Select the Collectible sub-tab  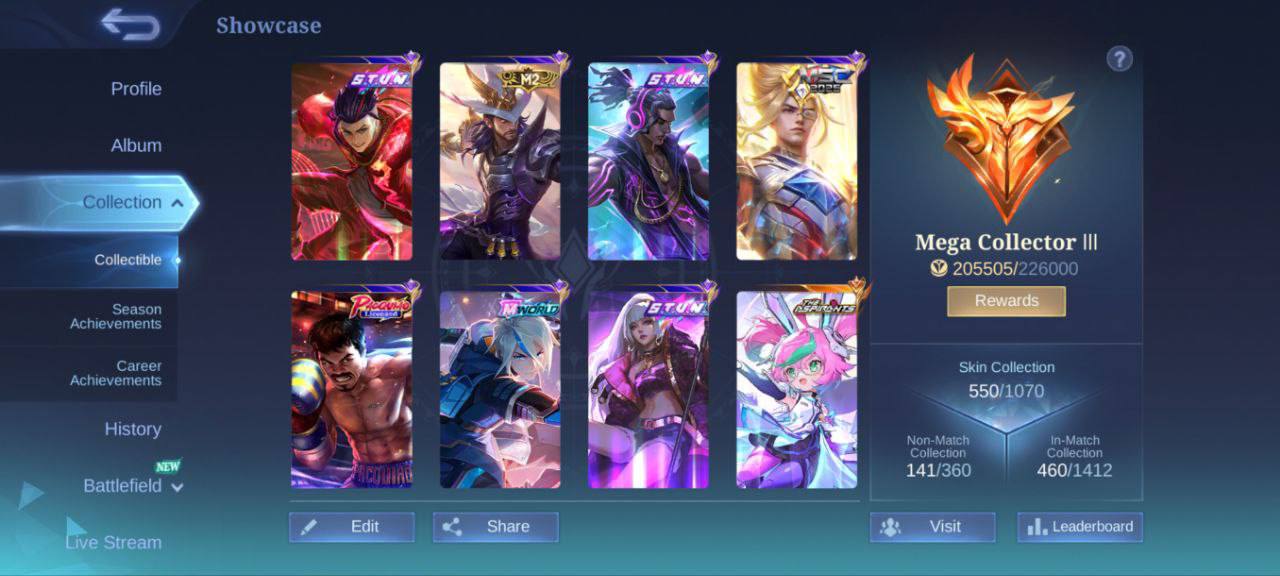click(128, 260)
